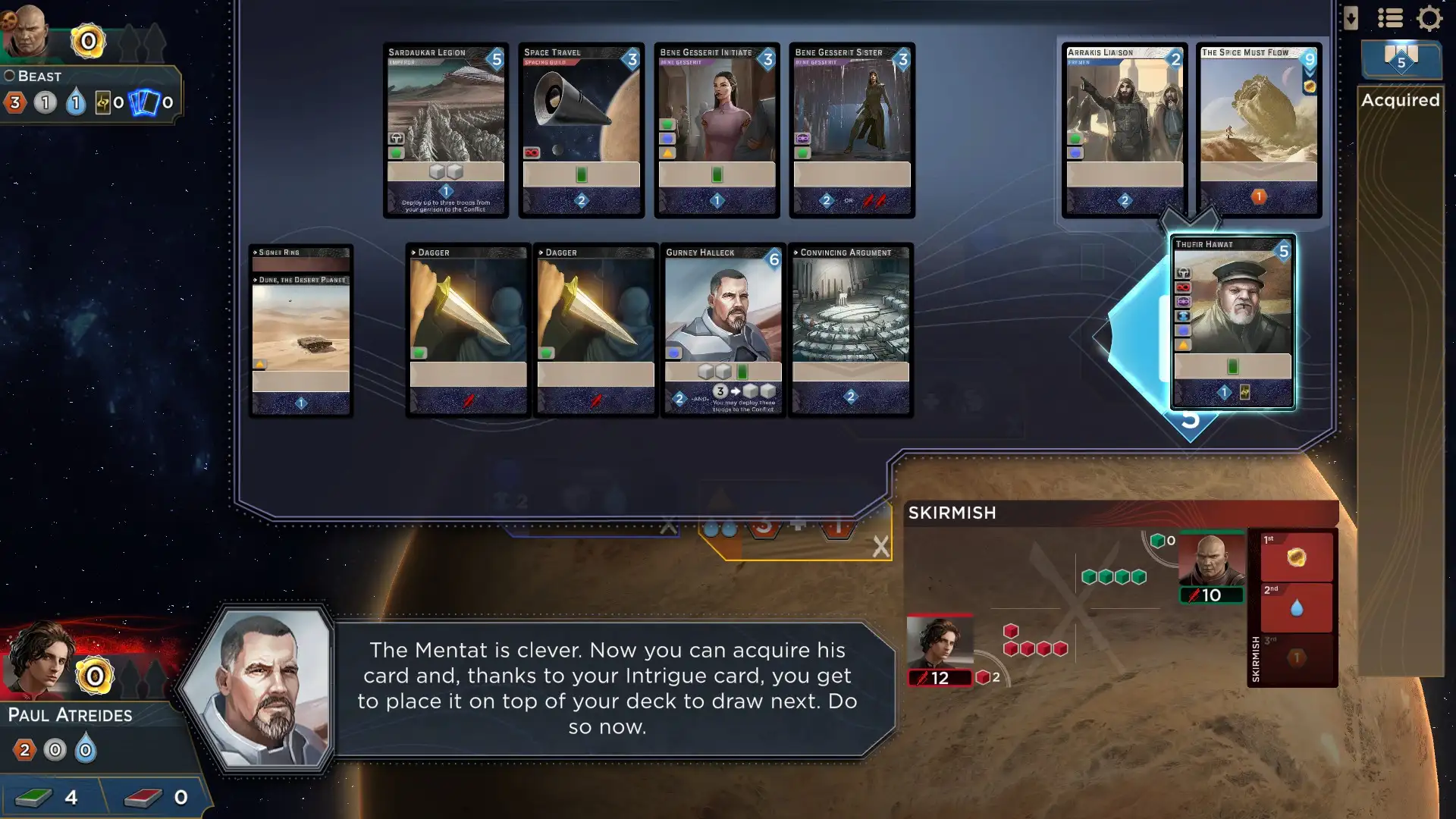Open the list menu icon

click(x=1390, y=18)
